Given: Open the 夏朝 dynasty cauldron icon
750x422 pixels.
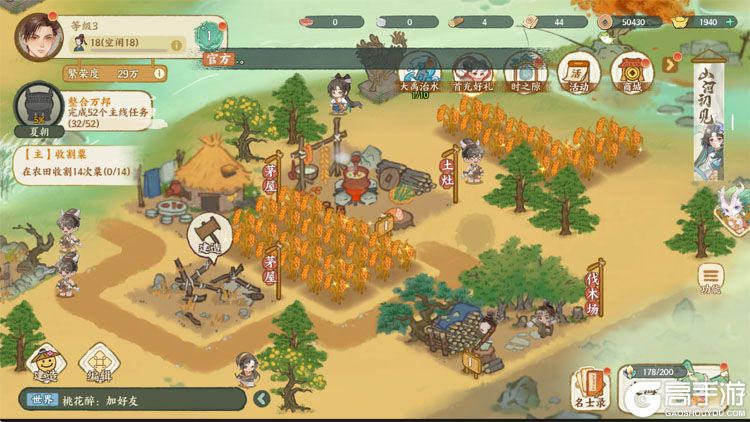Looking at the screenshot, I should [37, 111].
